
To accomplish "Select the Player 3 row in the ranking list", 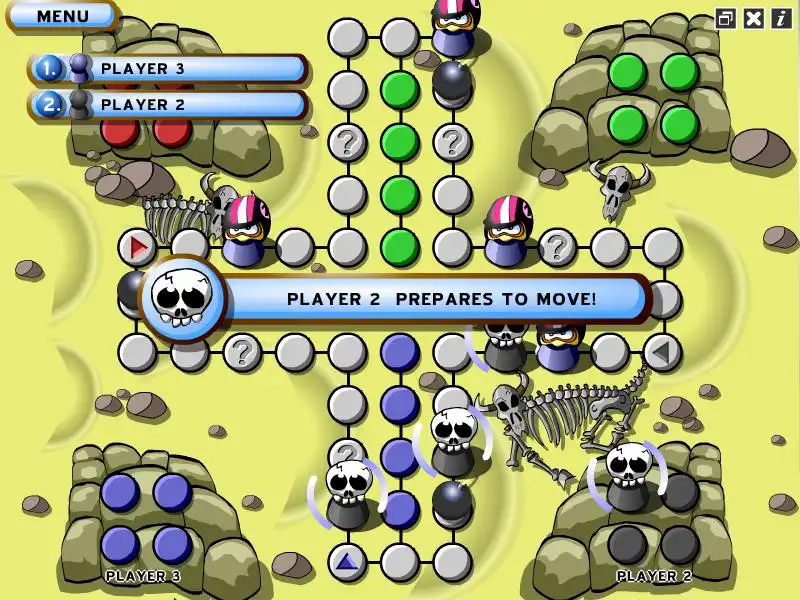I will tap(168, 69).
